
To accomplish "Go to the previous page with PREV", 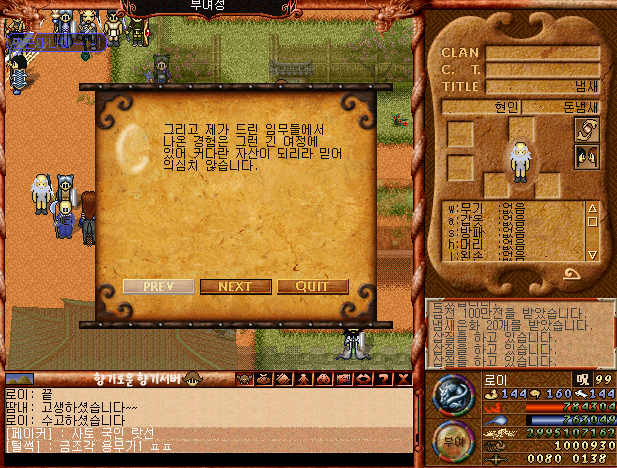I will tap(158, 286).
